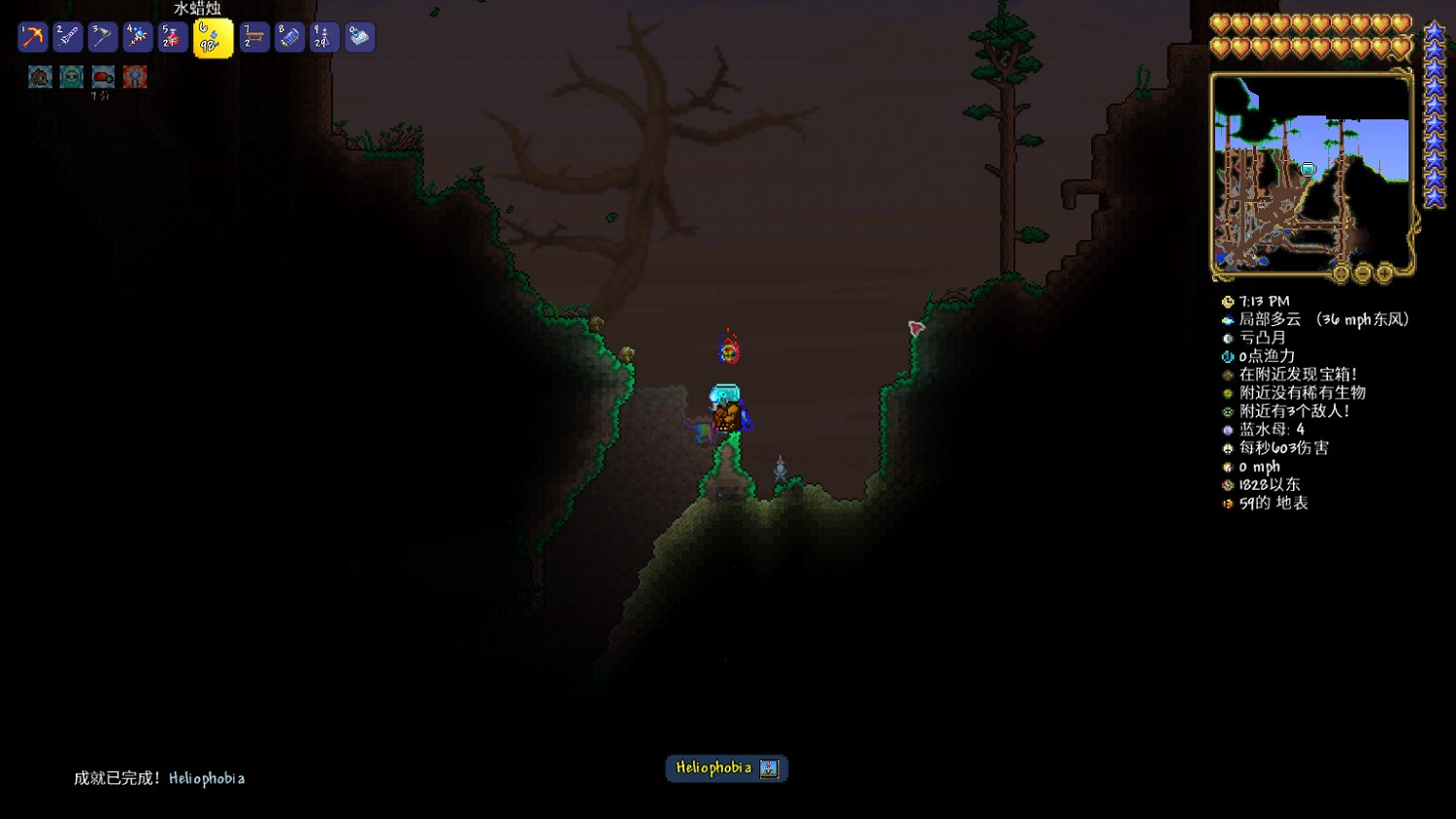
Task: Open the Heliophobia achievement notification
Action: (x=726, y=769)
